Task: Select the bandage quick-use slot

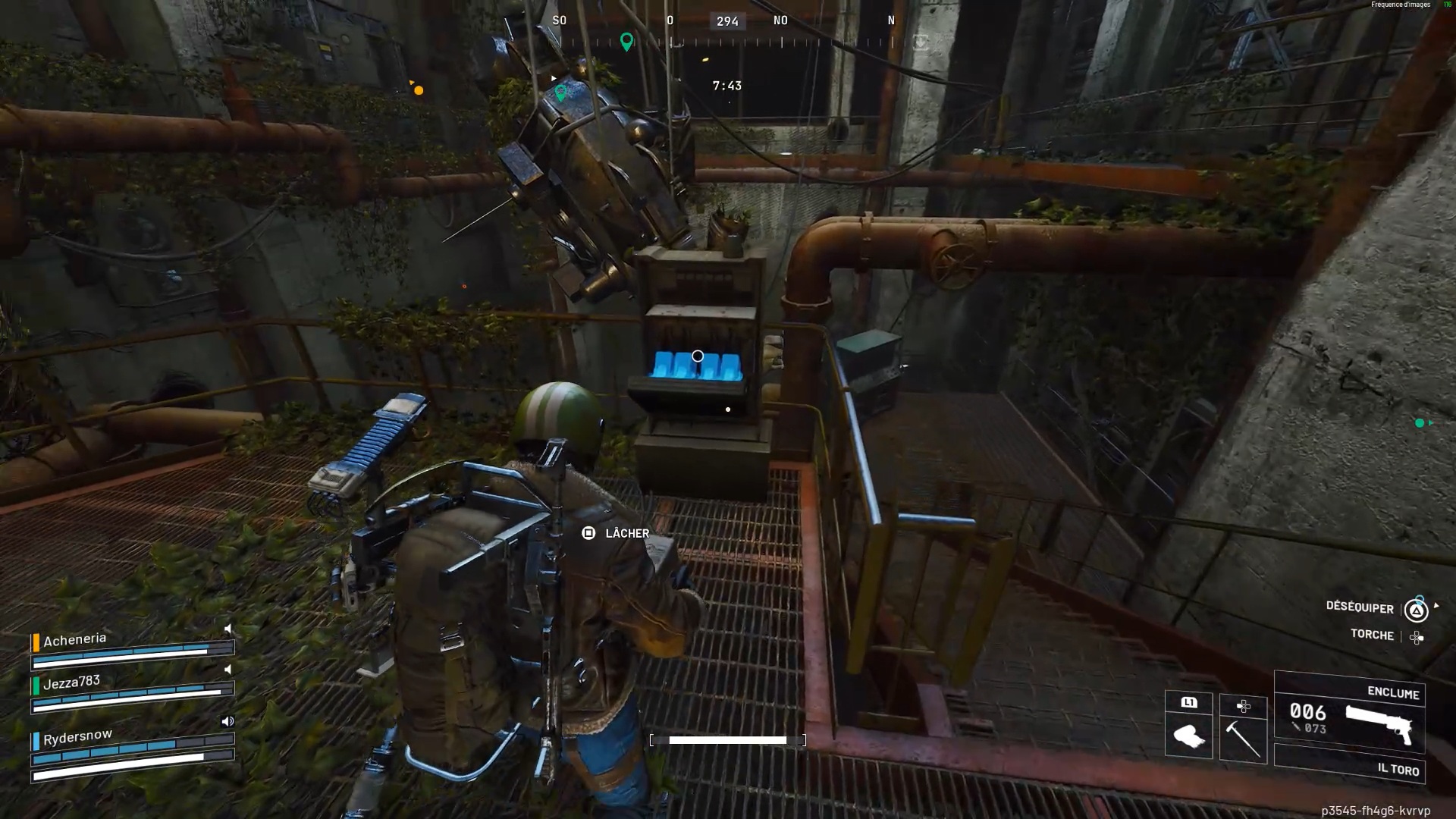Action: (1188, 736)
